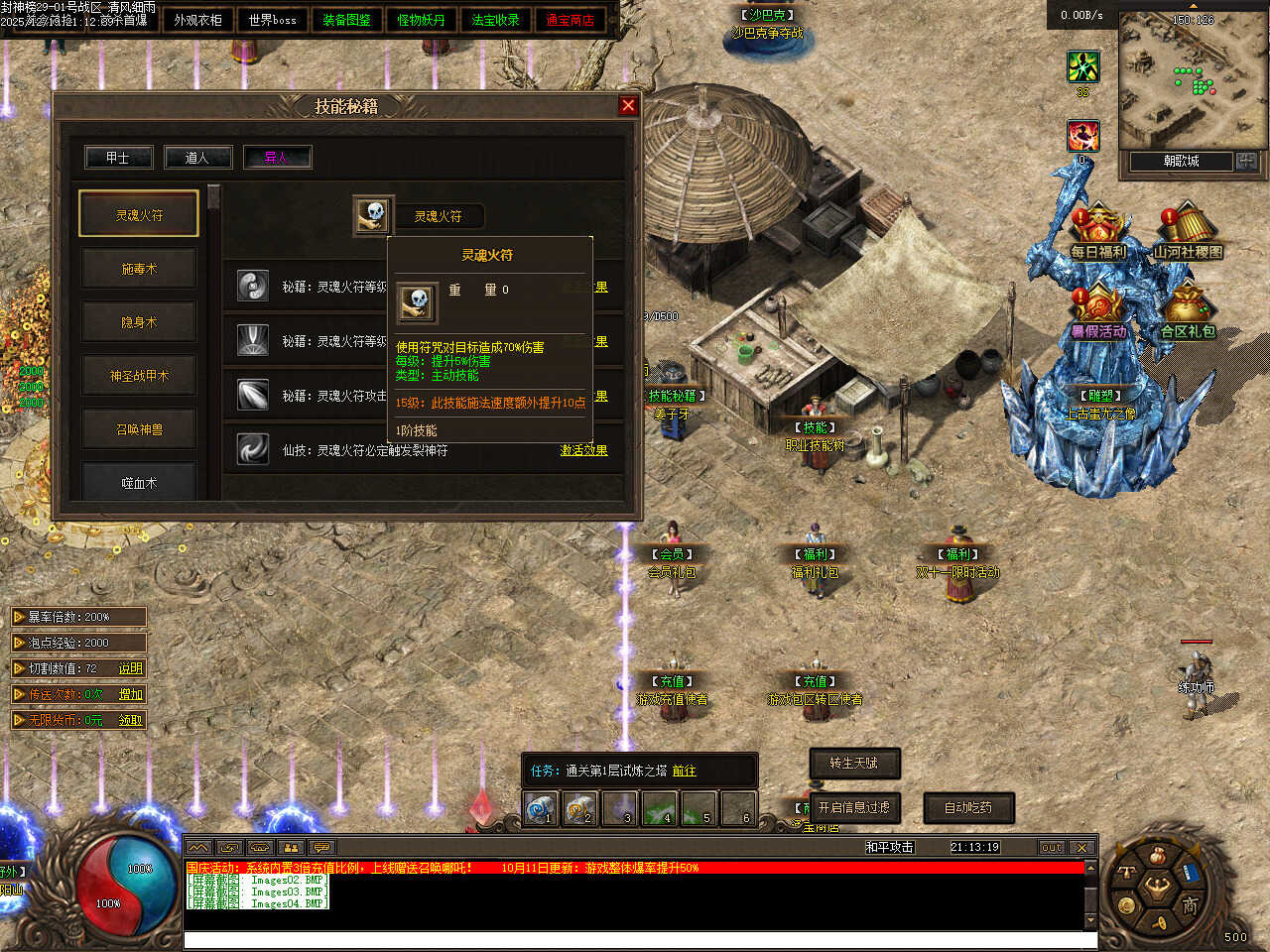Open the 装备图鉴 equipment codex

pyautogui.click(x=346, y=20)
